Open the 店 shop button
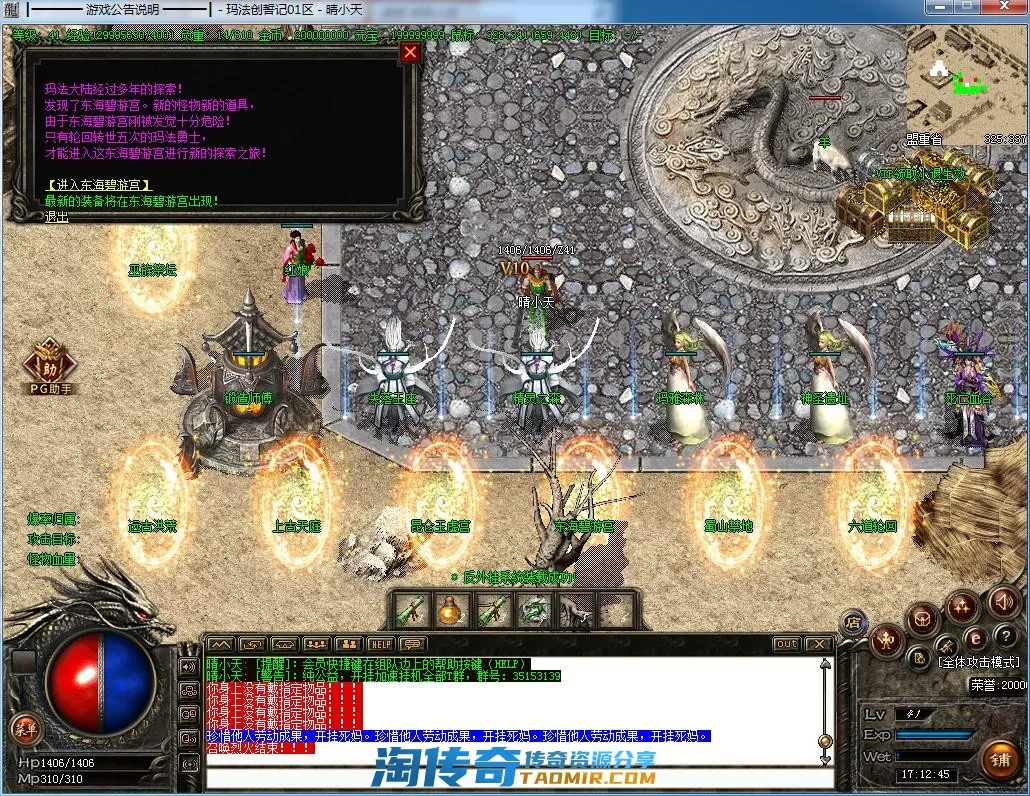The image size is (1030, 796). pos(853,621)
